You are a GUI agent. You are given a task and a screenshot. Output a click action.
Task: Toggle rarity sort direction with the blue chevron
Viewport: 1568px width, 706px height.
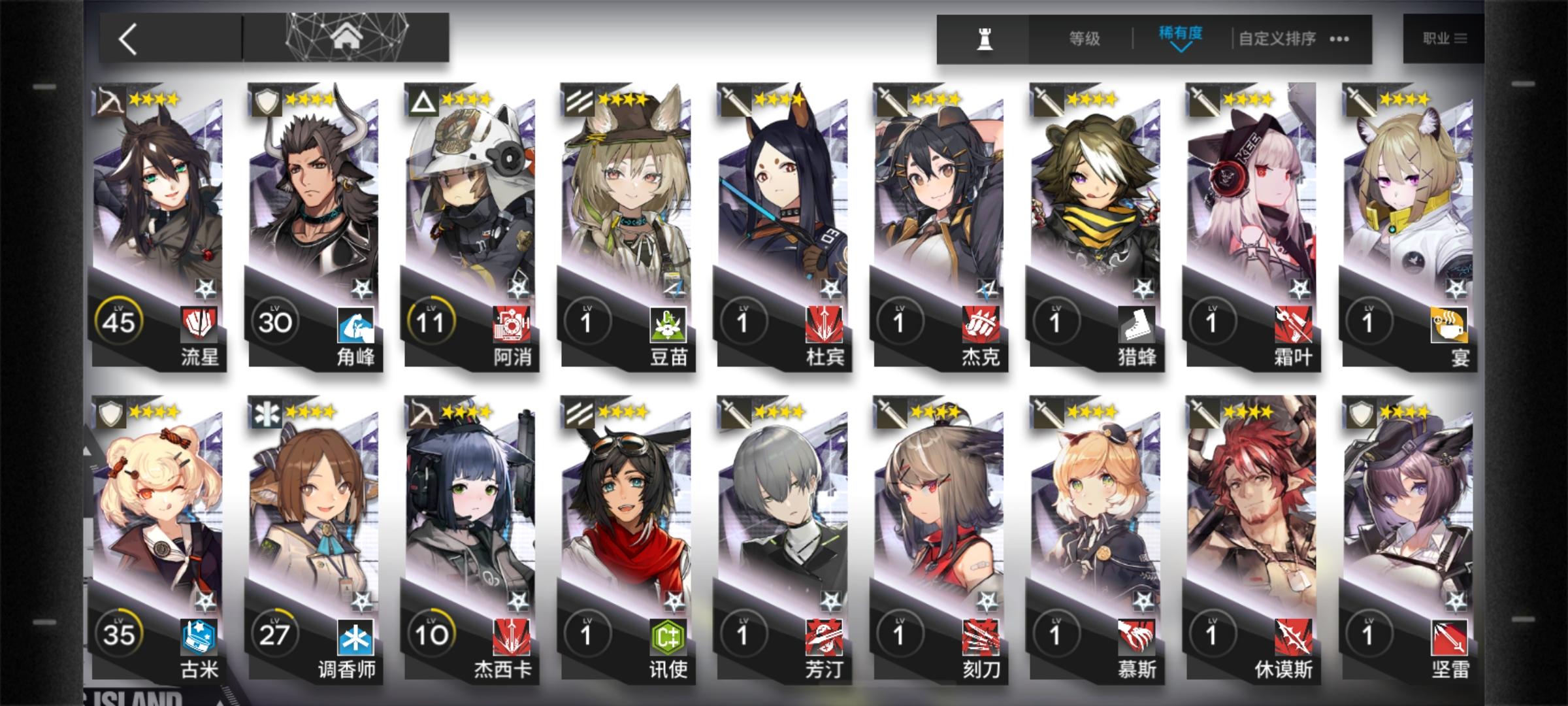pos(1180,48)
